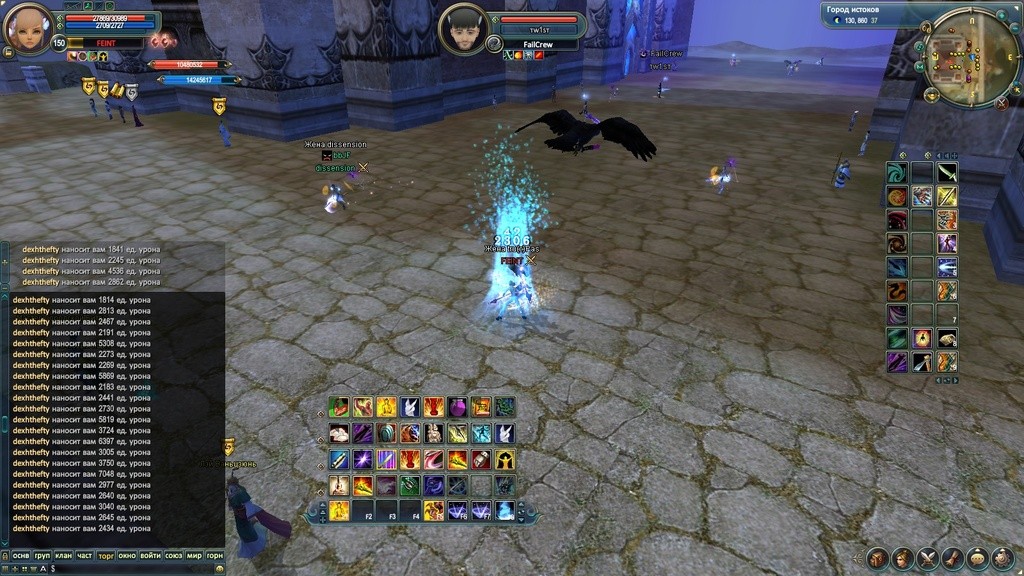Cast the purple starburst skill
Image resolution: width=1024 pixels, height=576 pixels.
(363, 460)
